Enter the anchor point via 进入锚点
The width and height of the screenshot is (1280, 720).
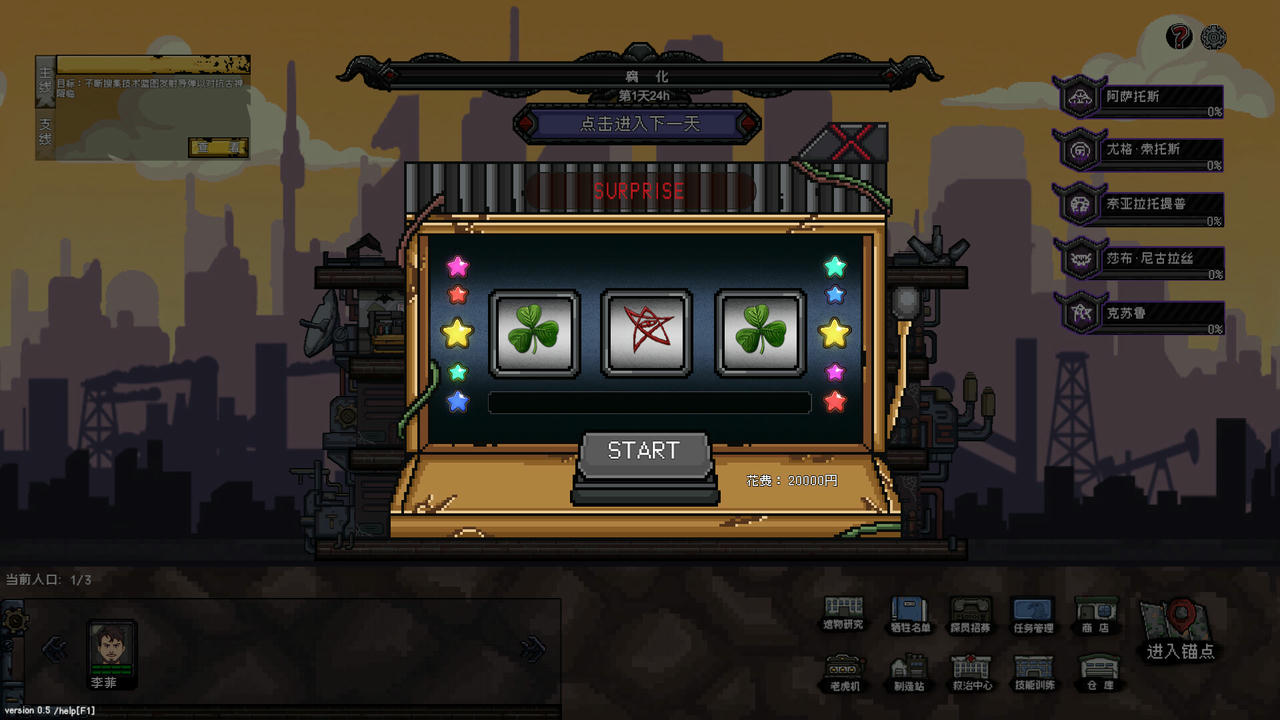click(x=1181, y=630)
